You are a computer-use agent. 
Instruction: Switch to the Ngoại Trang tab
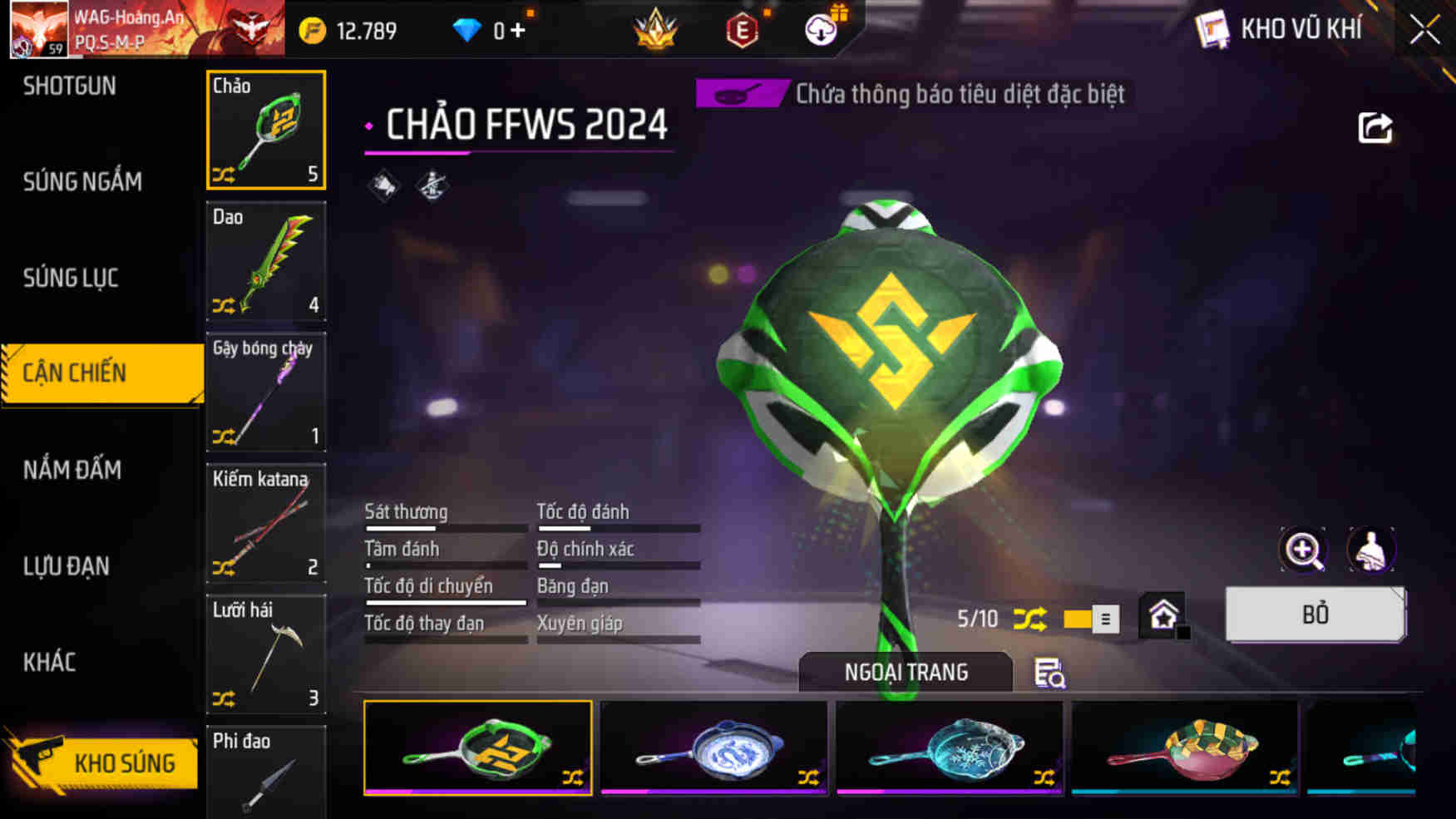click(x=905, y=672)
